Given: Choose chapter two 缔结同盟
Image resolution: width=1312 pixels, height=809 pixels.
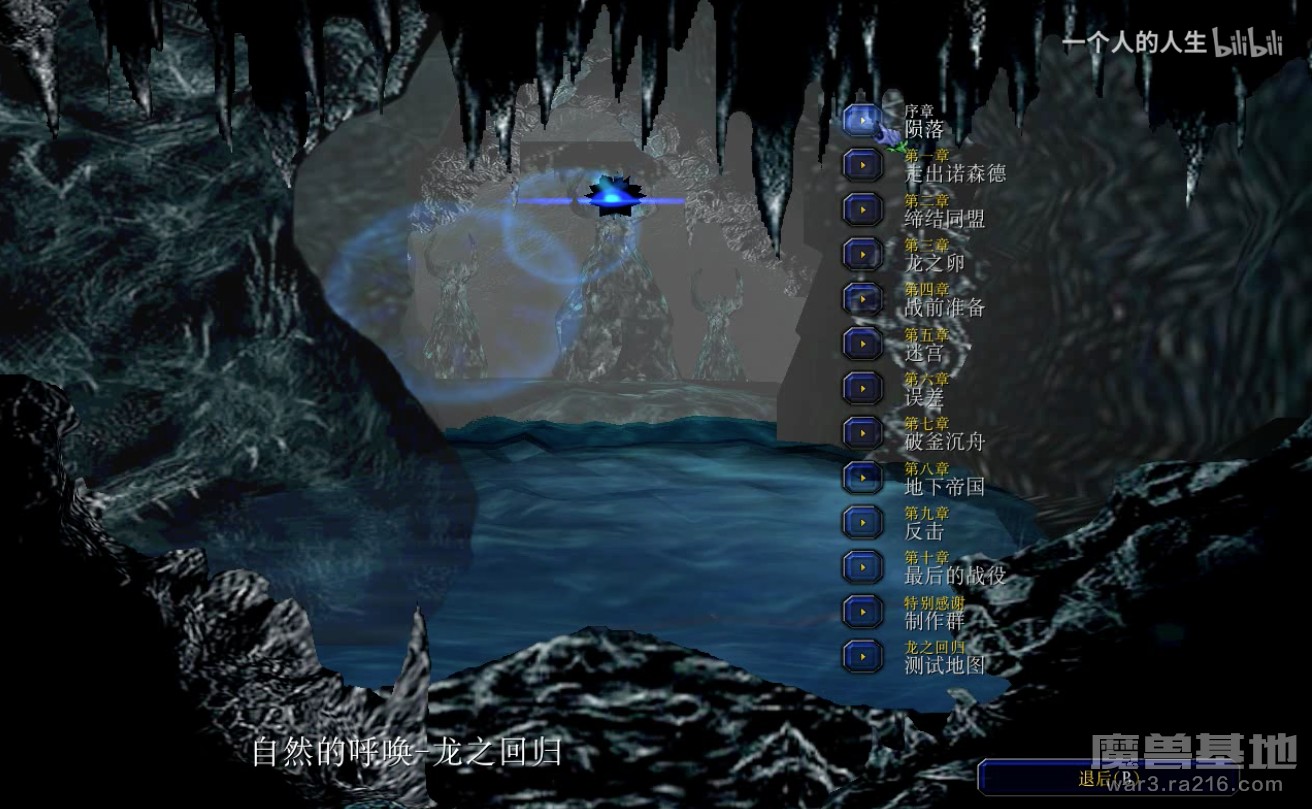Looking at the screenshot, I should (x=862, y=209).
